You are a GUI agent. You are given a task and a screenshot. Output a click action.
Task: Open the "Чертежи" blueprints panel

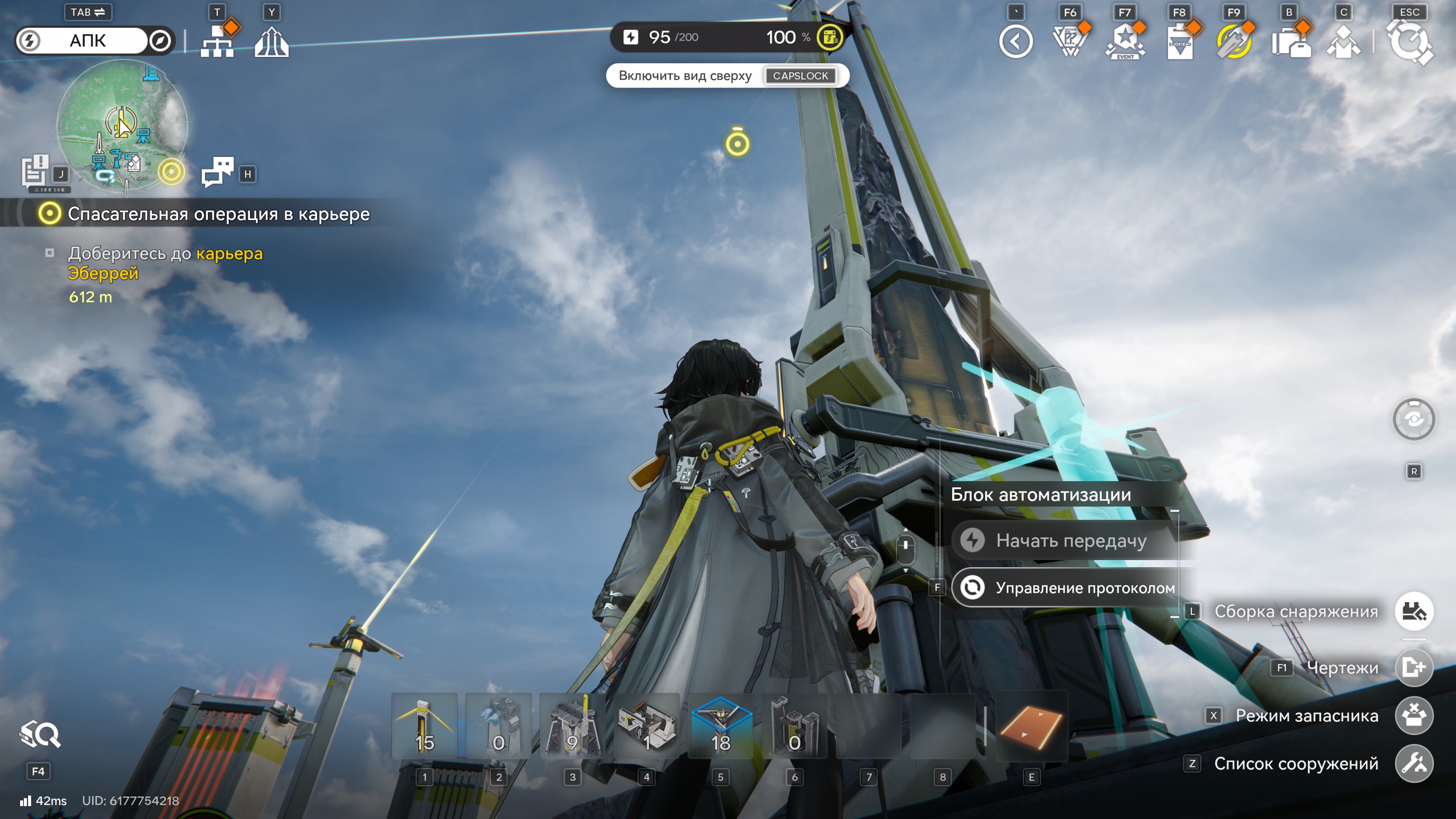pos(1414,668)
